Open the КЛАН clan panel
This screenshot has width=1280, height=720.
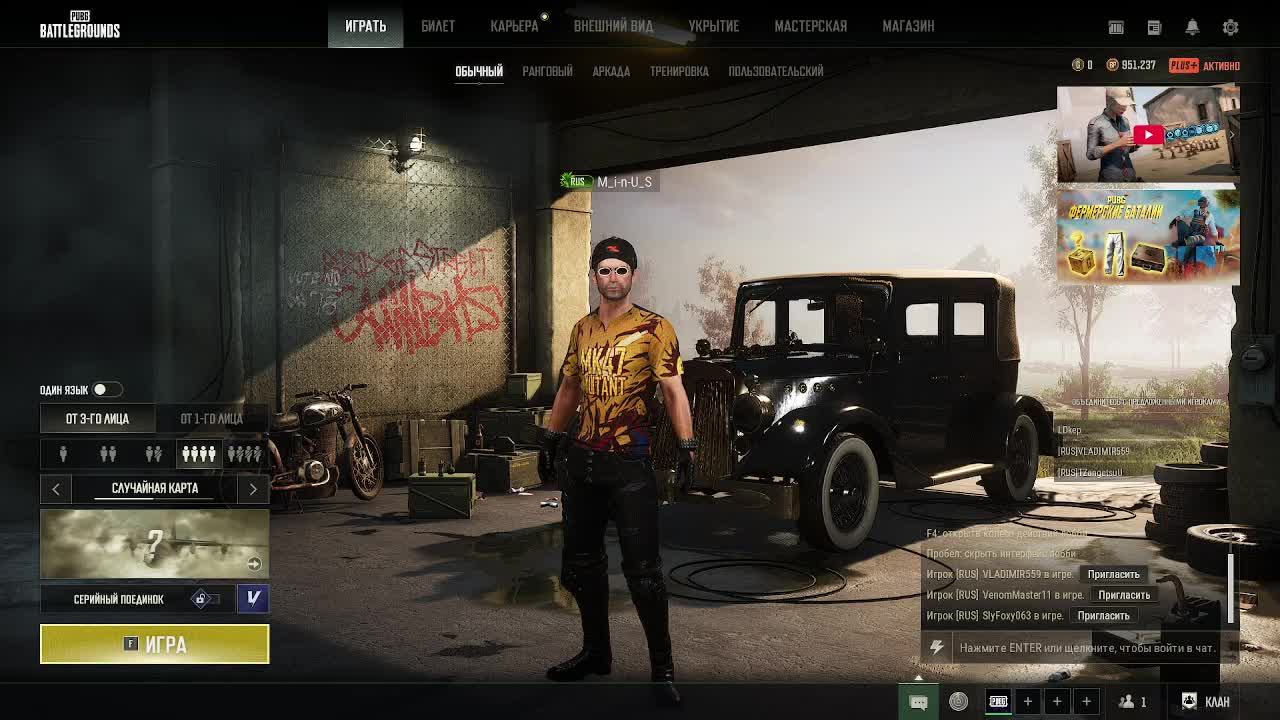(1206, 701)
